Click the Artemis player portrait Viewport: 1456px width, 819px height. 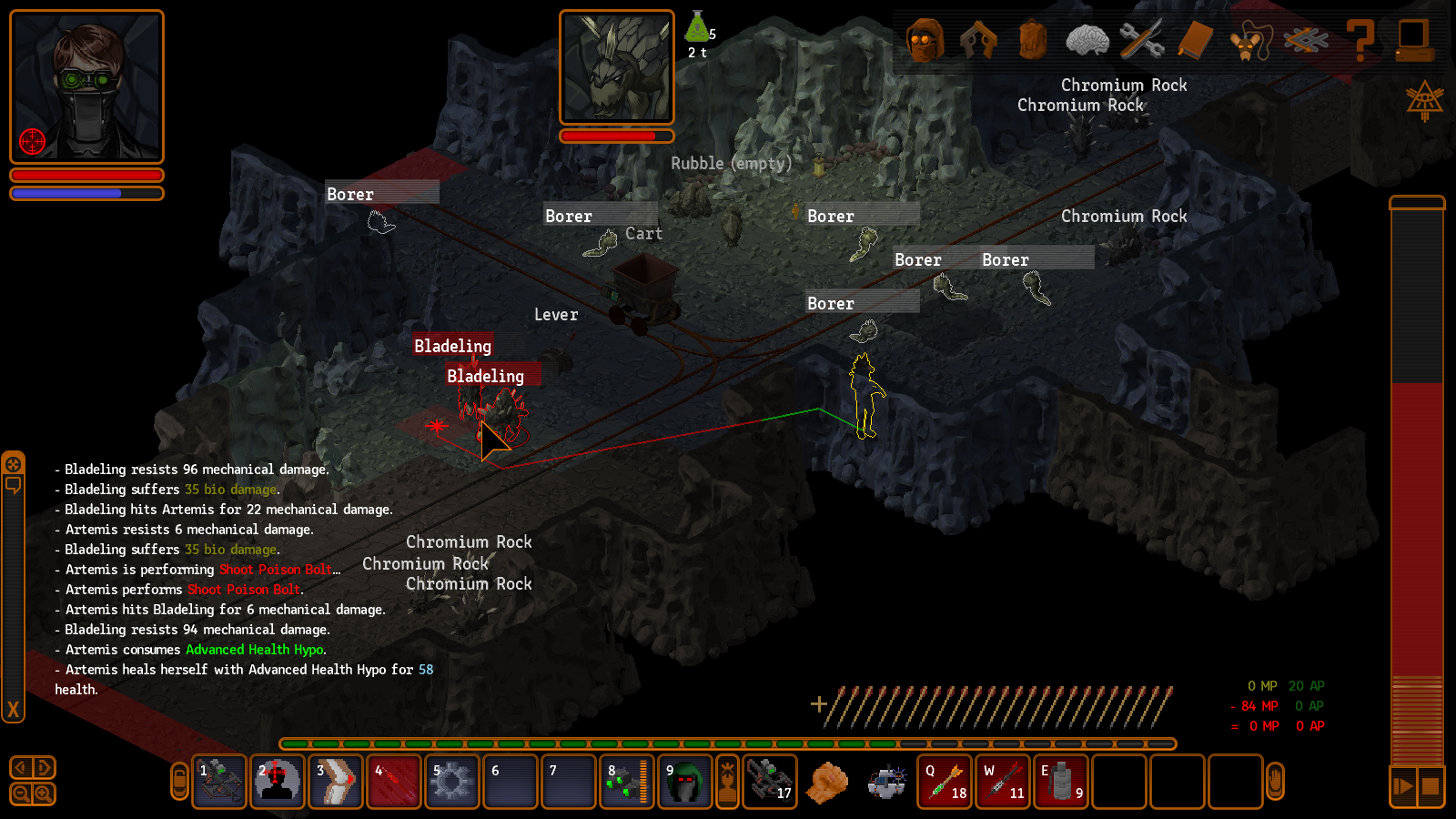tap(86, 86)
